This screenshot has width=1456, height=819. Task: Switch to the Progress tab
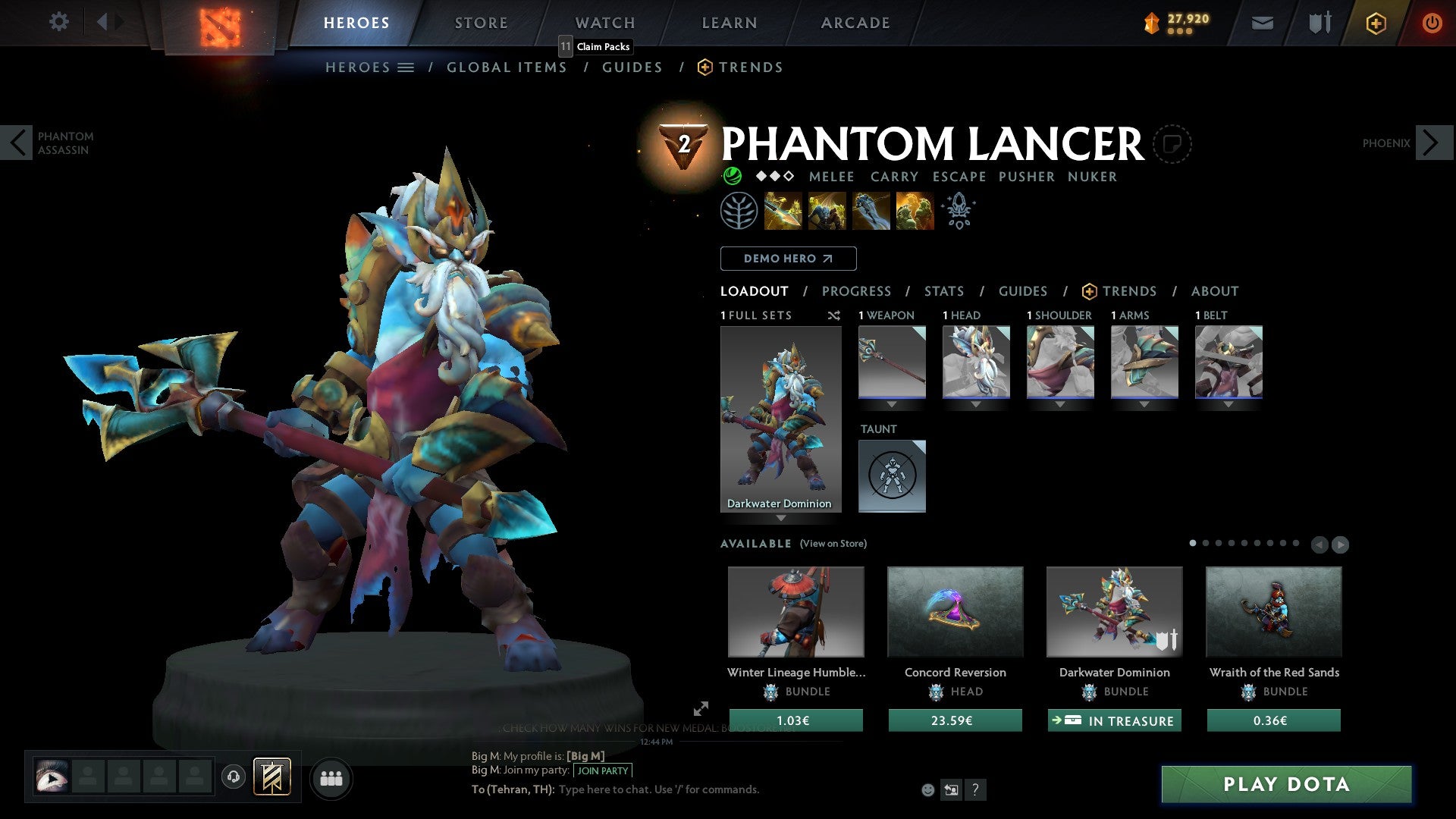coord(857,291)
